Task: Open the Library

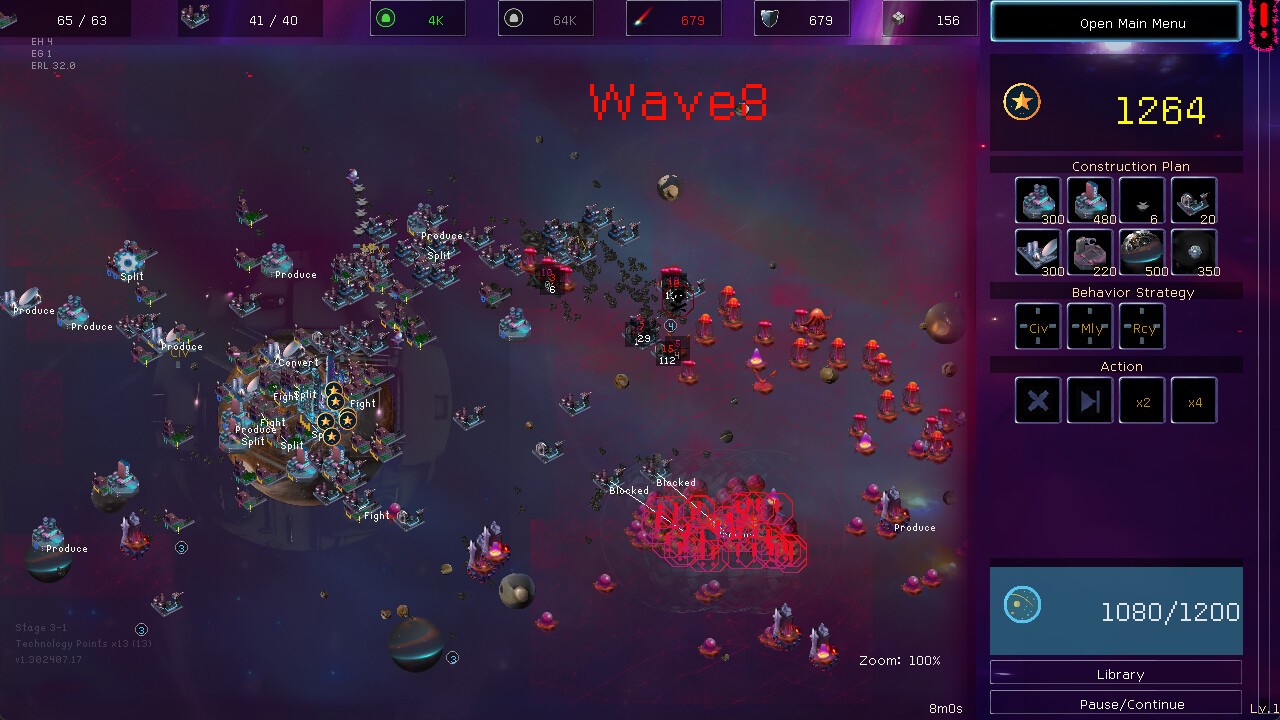Action: point(1115,673)
